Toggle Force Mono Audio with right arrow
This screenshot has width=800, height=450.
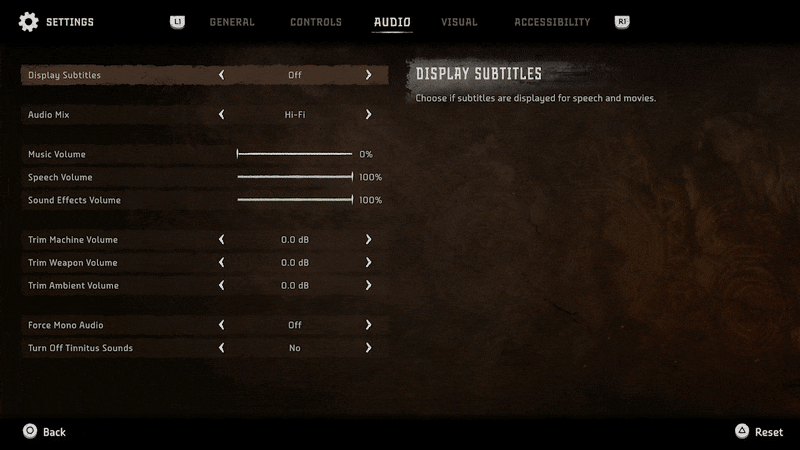[368, 325]
